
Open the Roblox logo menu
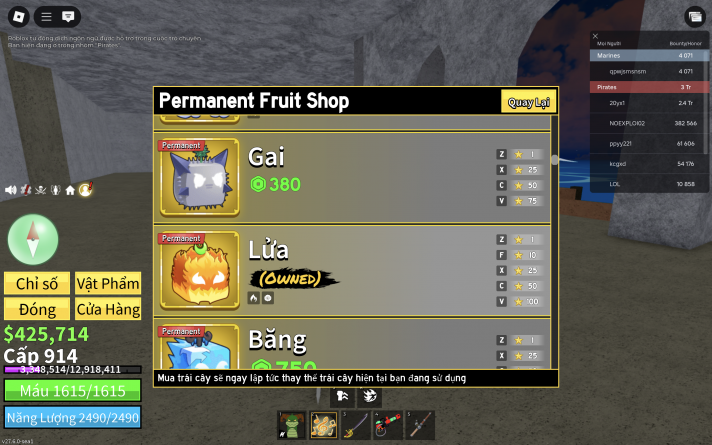point(19,17)
